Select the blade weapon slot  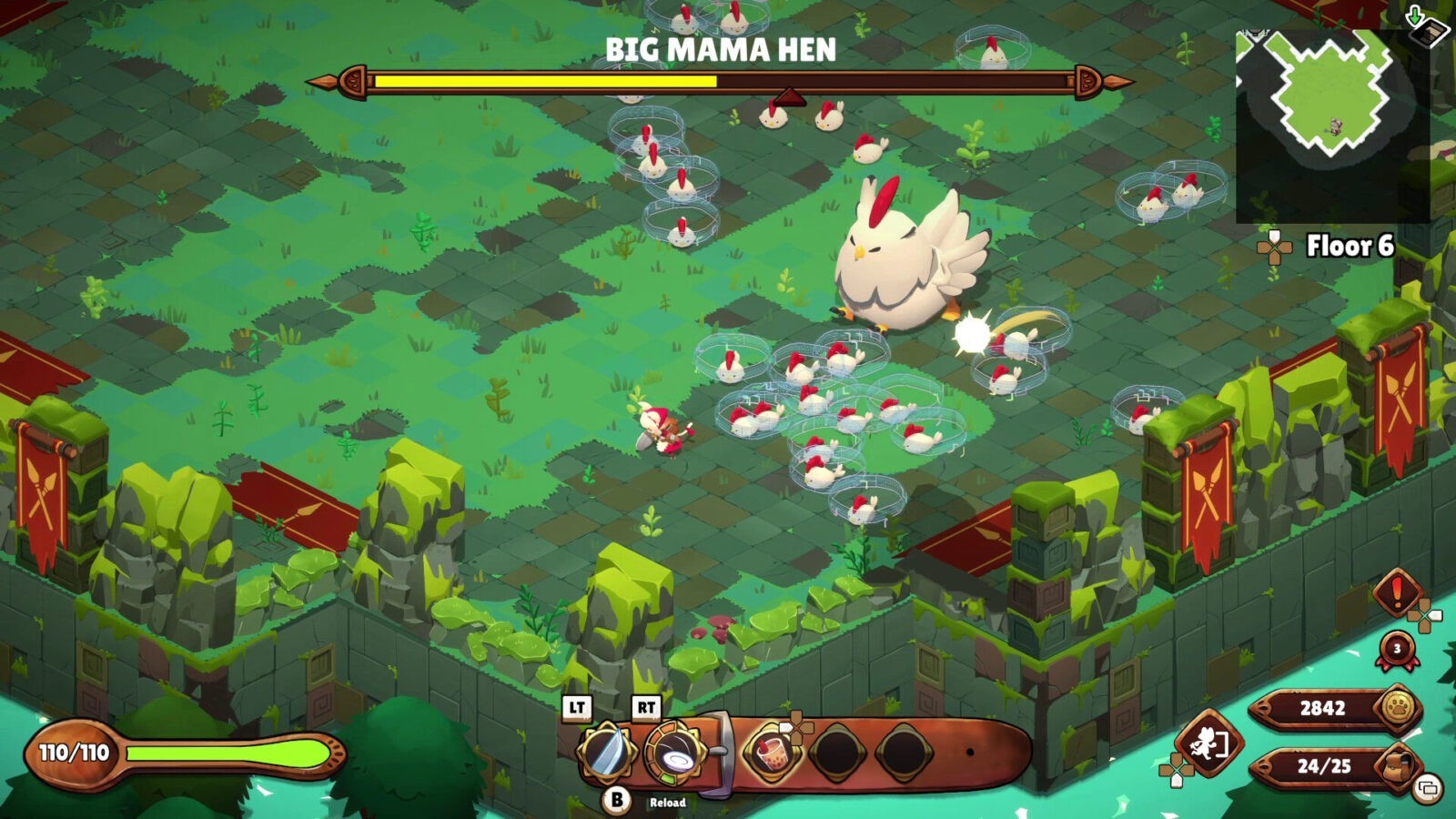pyautogui.click(x=604, y=753)
